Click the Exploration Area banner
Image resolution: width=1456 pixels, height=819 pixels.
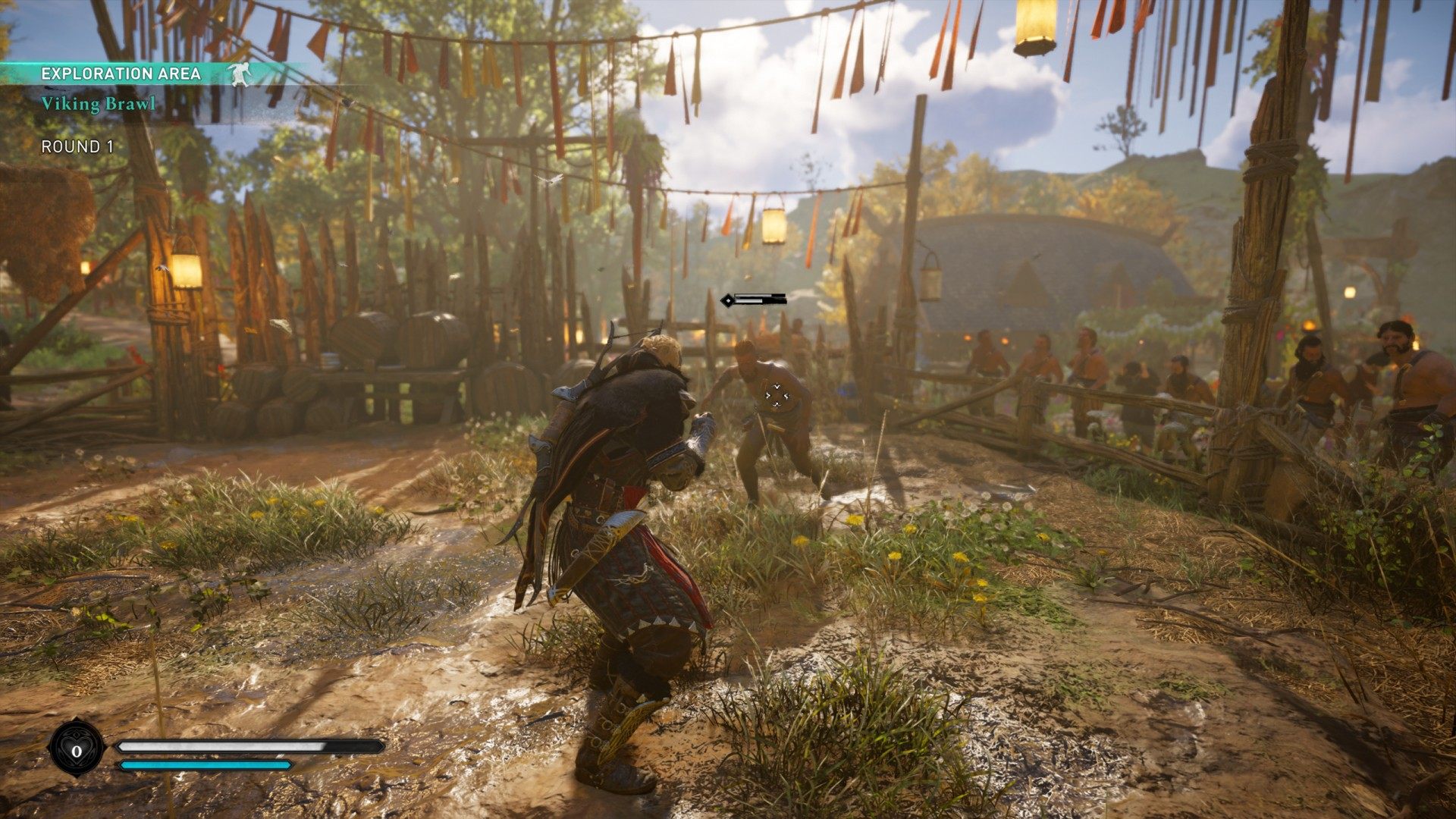pyautogui.click(x=121, y=74)
